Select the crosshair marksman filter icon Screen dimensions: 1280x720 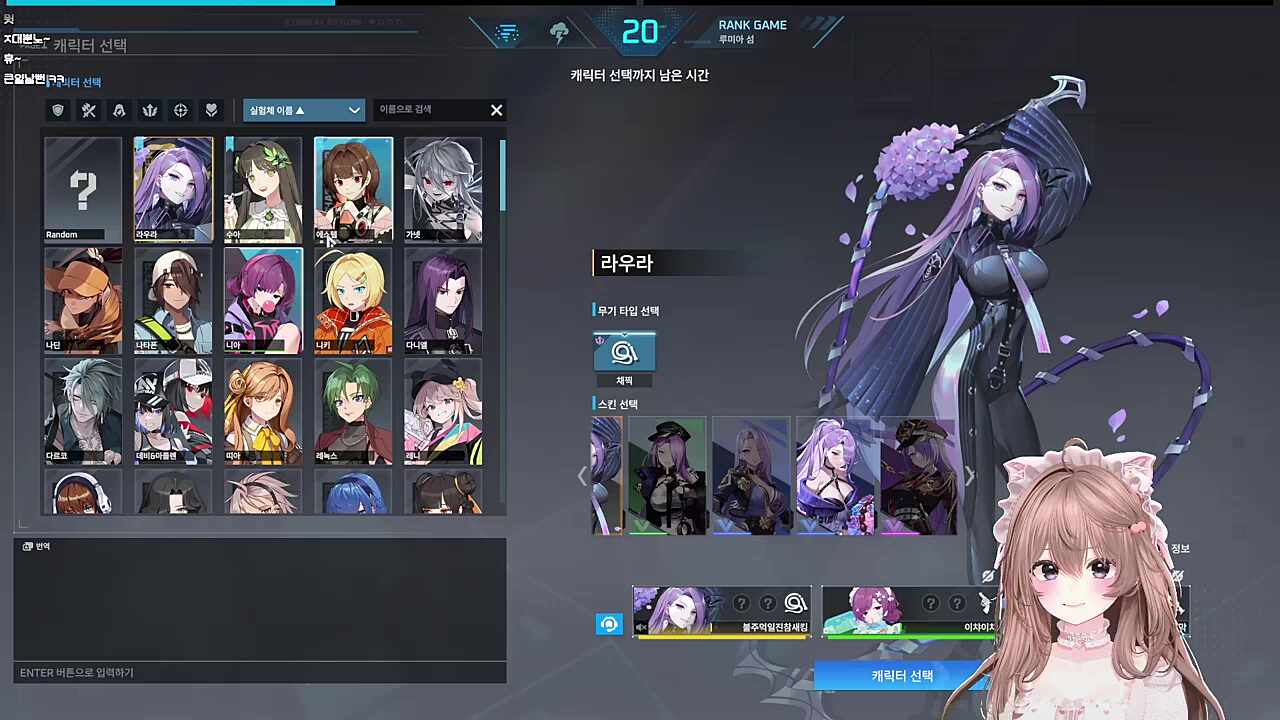(x=180, y=110)
